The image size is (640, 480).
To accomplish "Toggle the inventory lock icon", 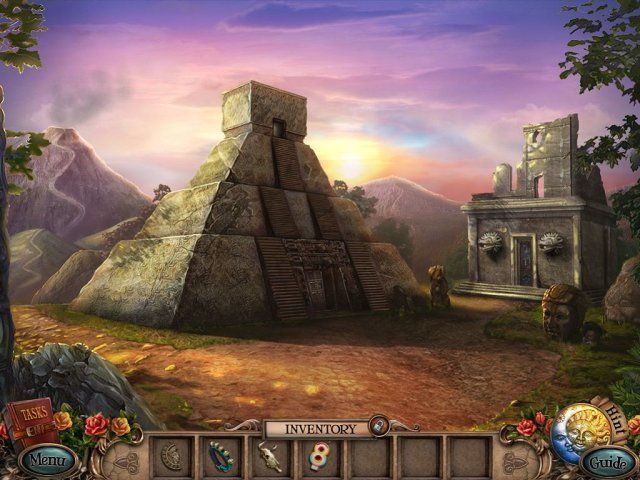I will 378,428.
